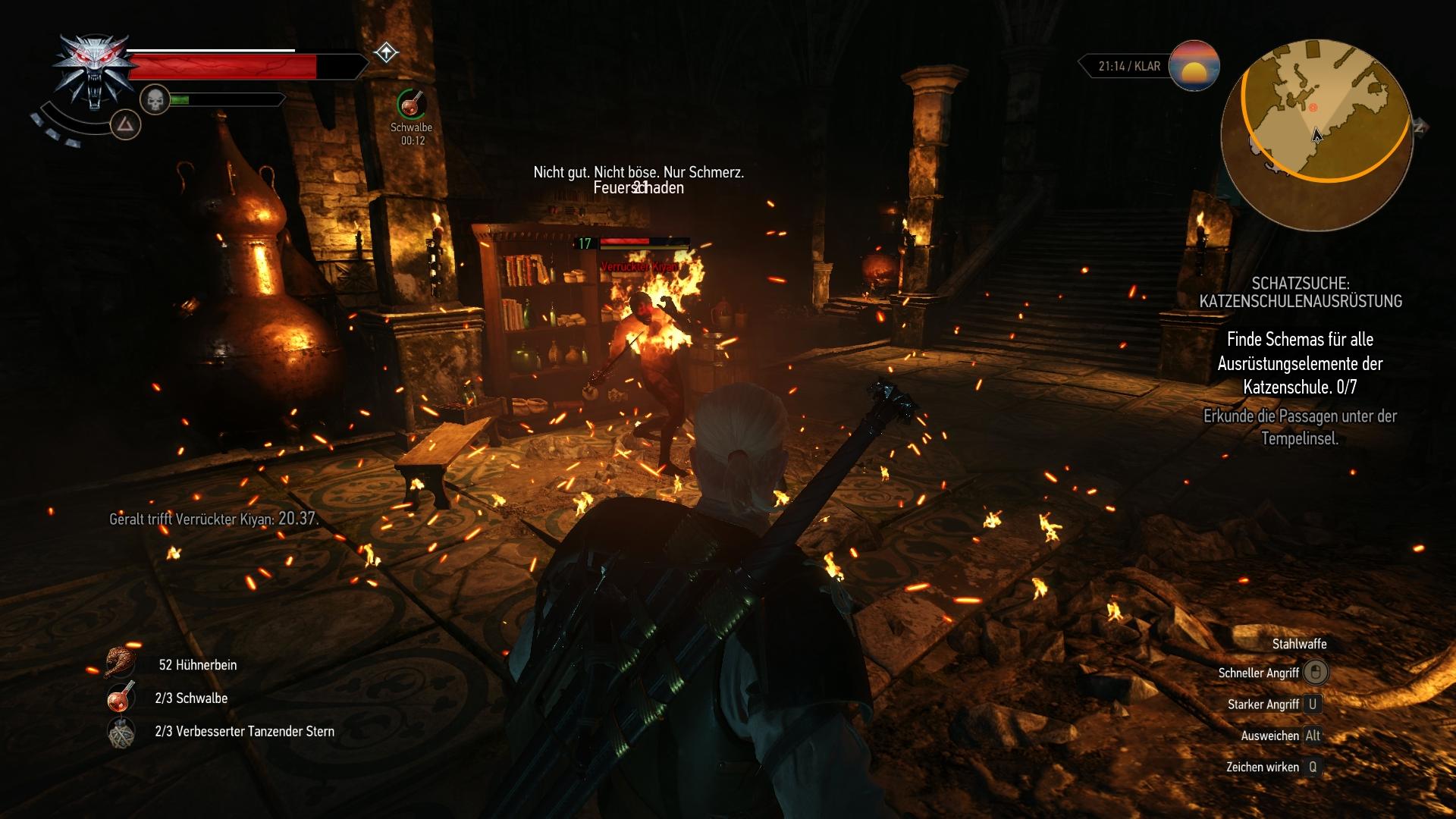The image size is (1456, 819).
Task: Select the Hühnerbein quick slot item
Action: click(x=121, y=664)
